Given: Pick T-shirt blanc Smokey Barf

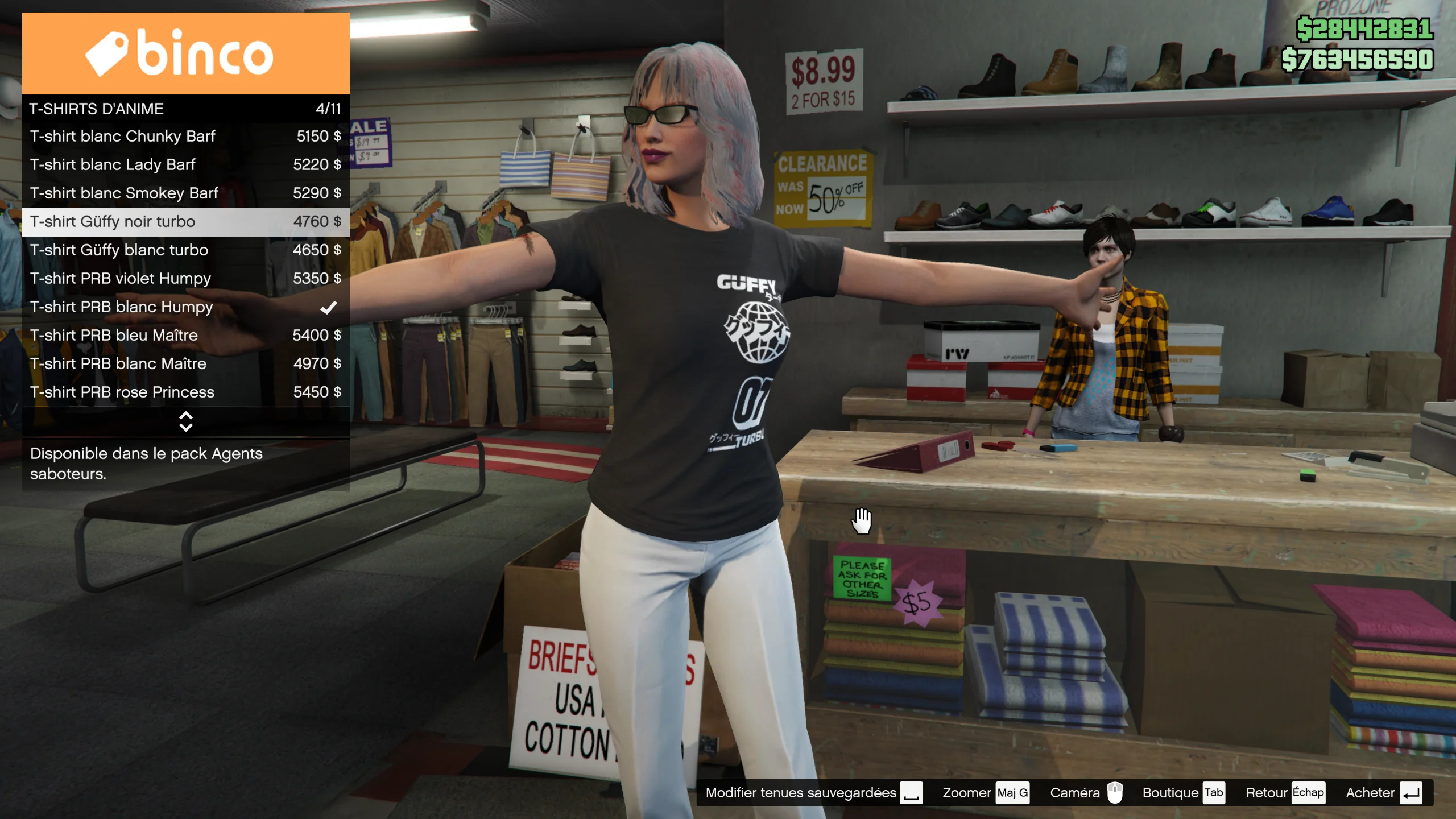Looking at the screenshot, I should point(185,193).
